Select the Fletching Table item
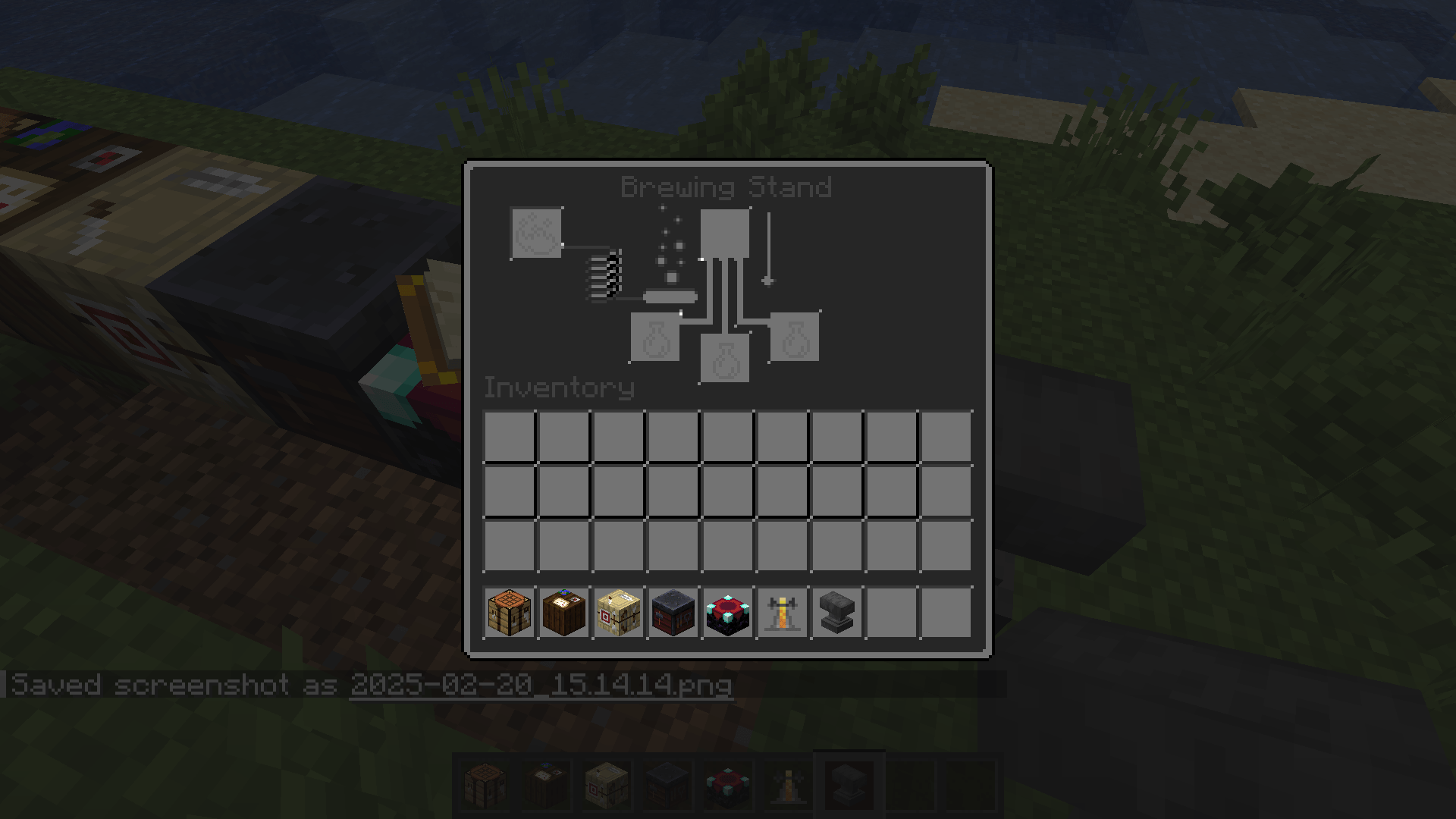The width and height of the screenshot is (1456, 819). 617,613
